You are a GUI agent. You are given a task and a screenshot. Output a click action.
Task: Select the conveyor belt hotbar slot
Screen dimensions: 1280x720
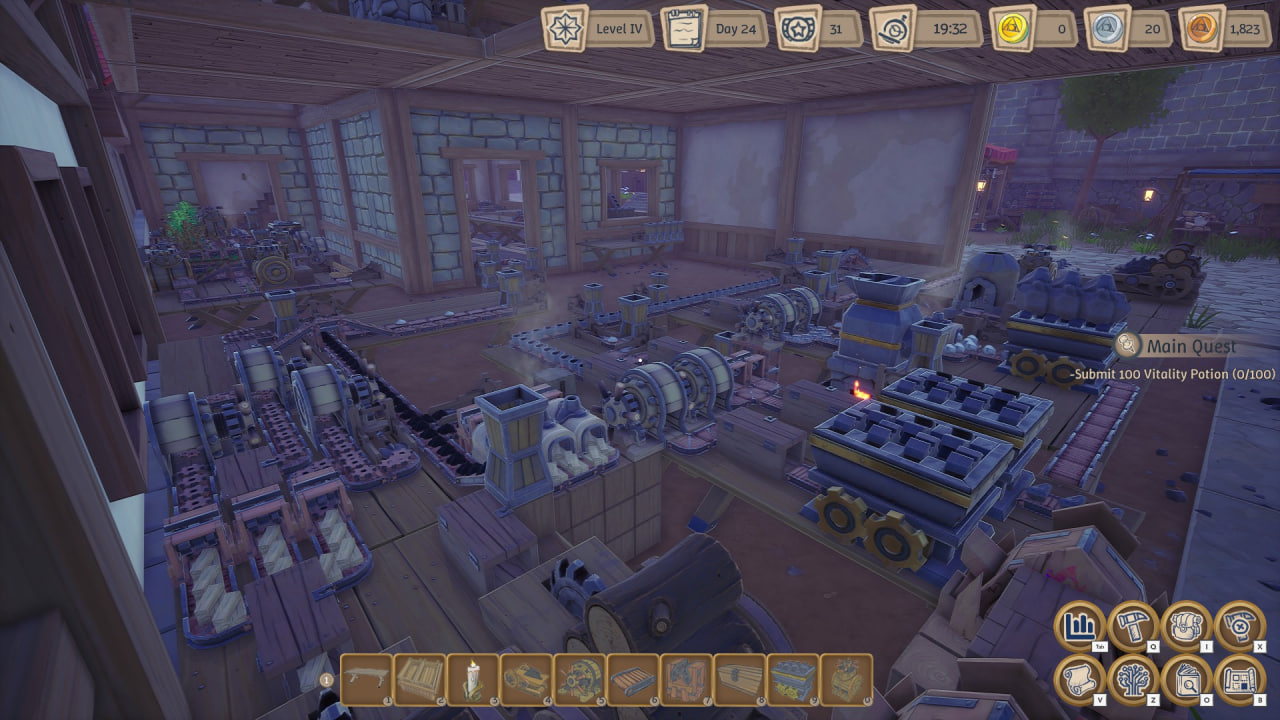tap(632, 680)
